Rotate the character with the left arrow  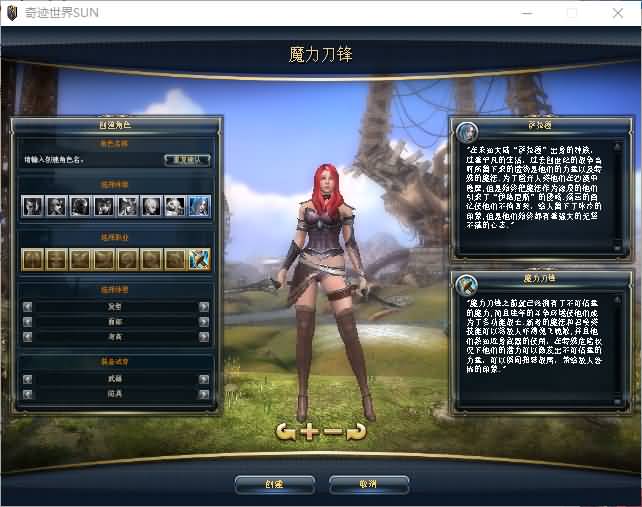pyautogui.click(x=286, y=432)
